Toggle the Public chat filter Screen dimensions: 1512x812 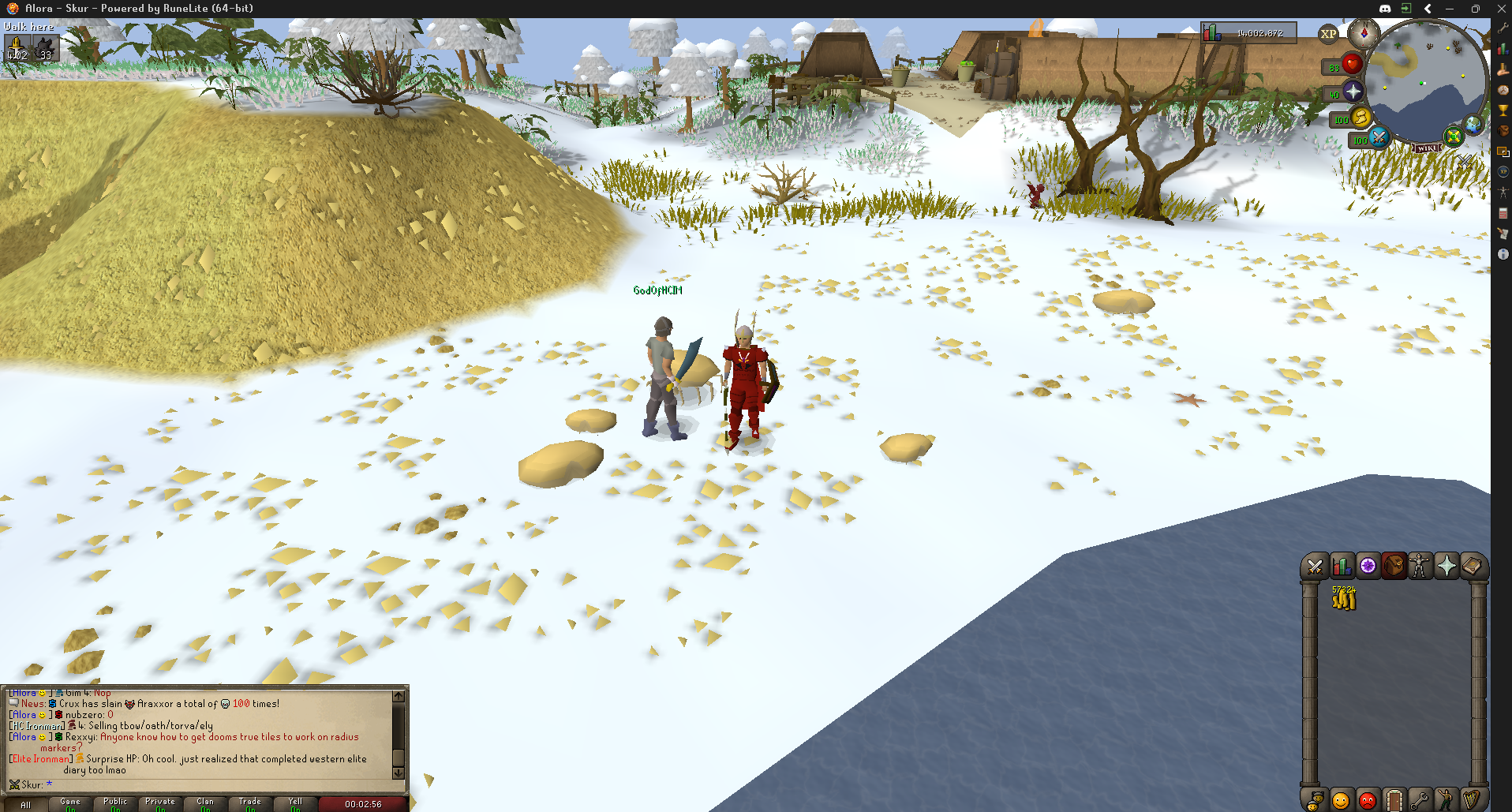(114, 803)
